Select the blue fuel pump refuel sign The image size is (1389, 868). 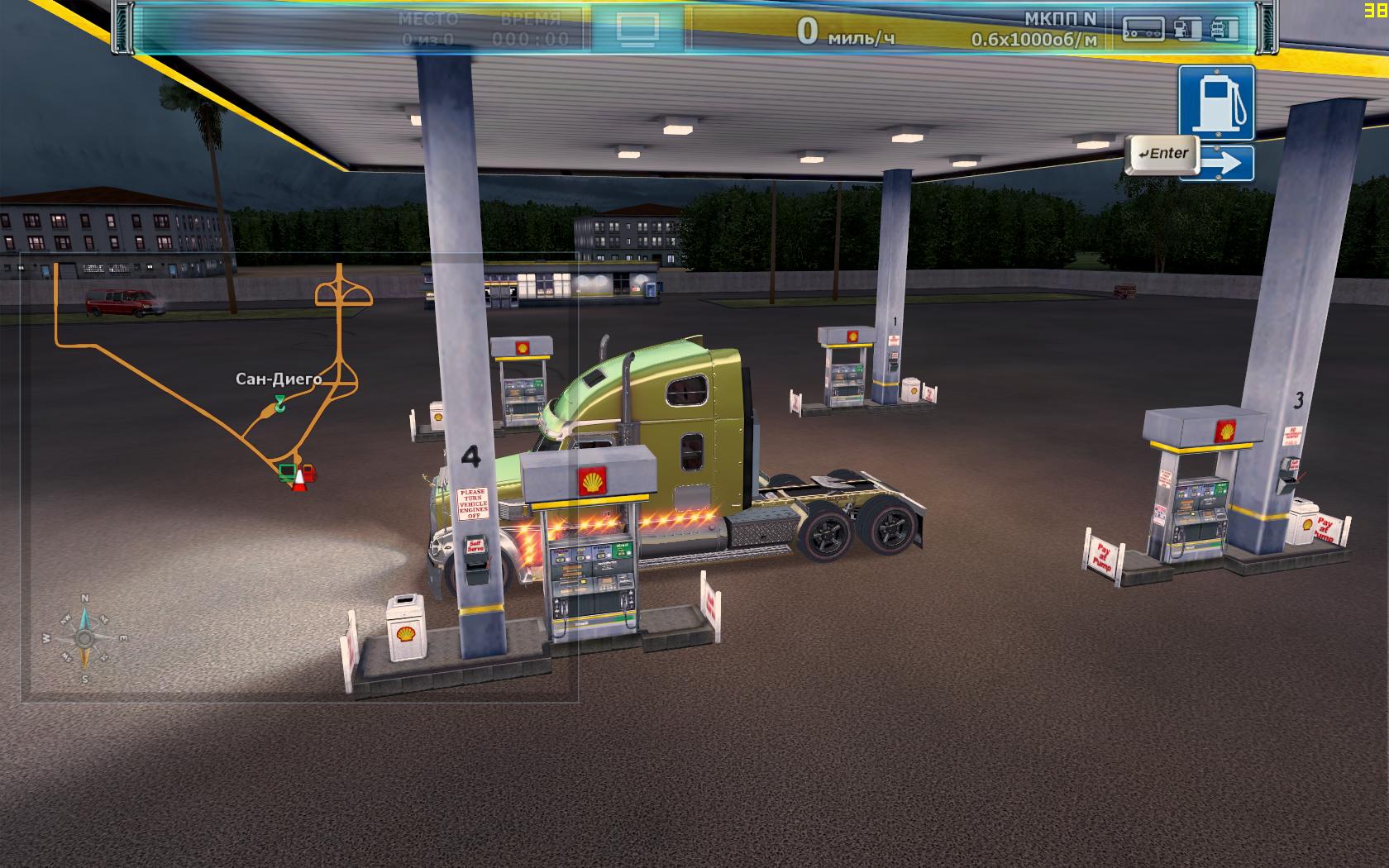[x=1216, y=103]
